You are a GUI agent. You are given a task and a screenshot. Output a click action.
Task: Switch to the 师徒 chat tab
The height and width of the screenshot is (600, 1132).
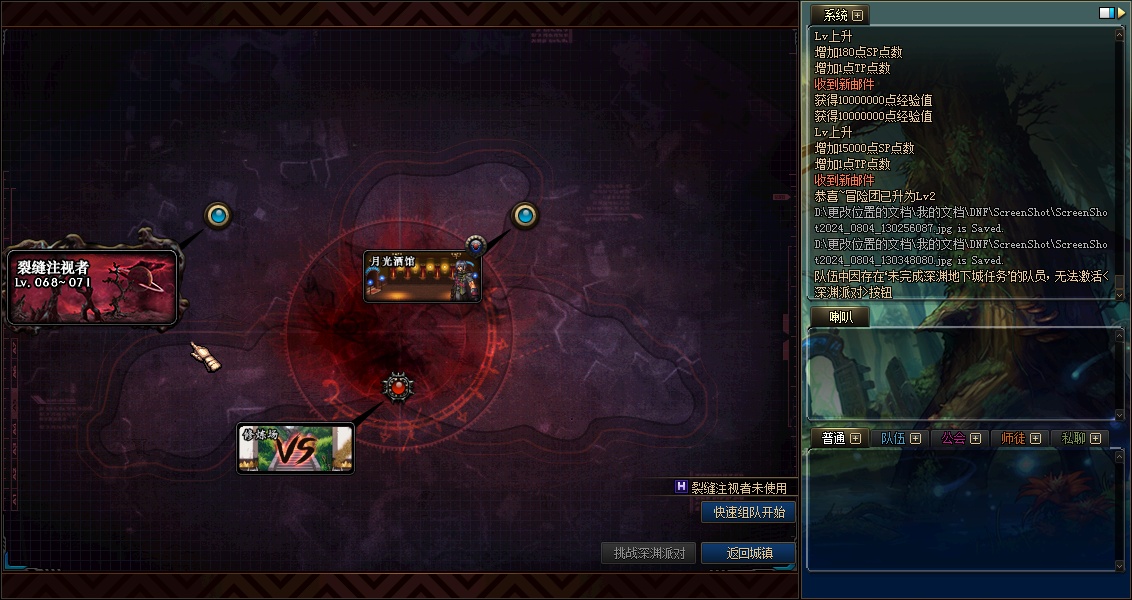1013,438
